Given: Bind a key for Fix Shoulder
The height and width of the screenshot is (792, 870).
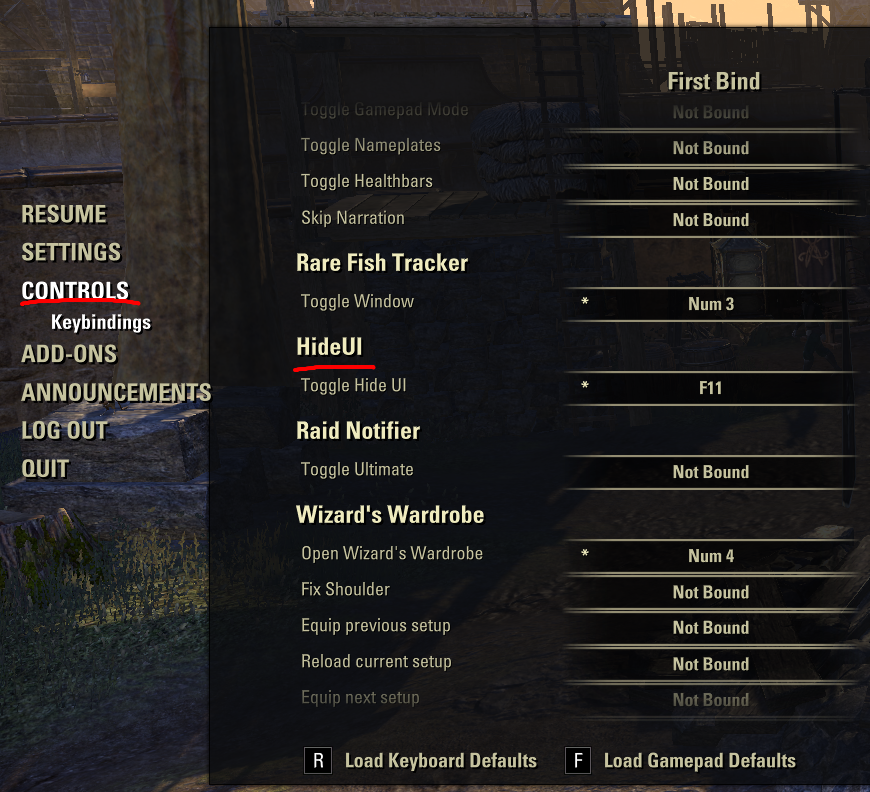Looking at the screenshot, I should click(x=711, y=592).
